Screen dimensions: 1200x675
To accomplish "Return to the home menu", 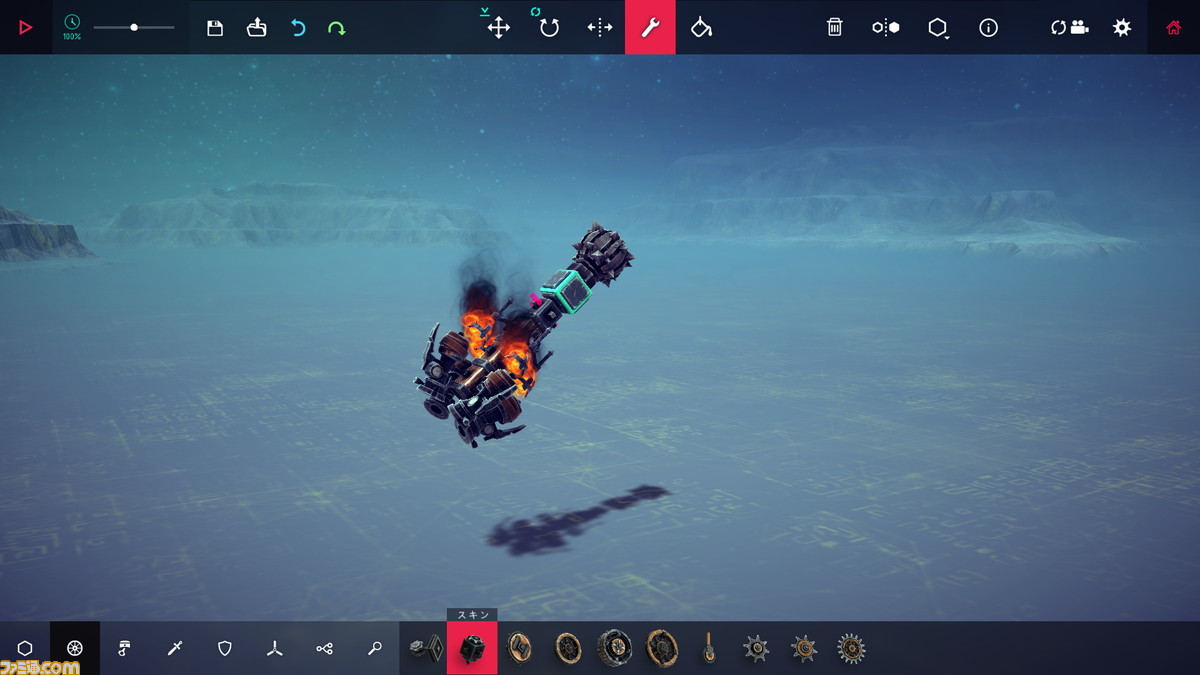I will [x=1174, y=28].
